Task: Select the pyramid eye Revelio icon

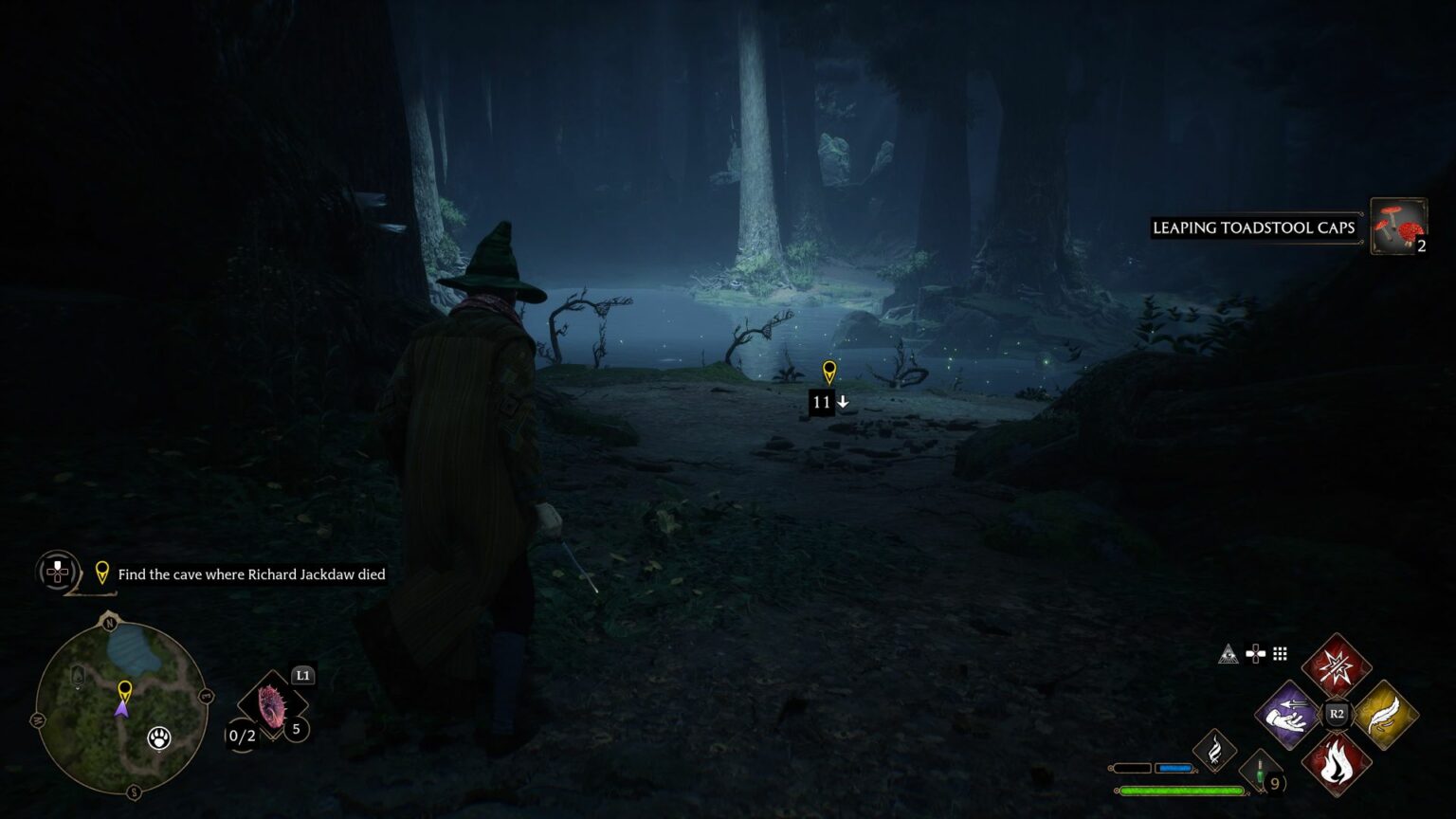Action: click(1228, 653)
